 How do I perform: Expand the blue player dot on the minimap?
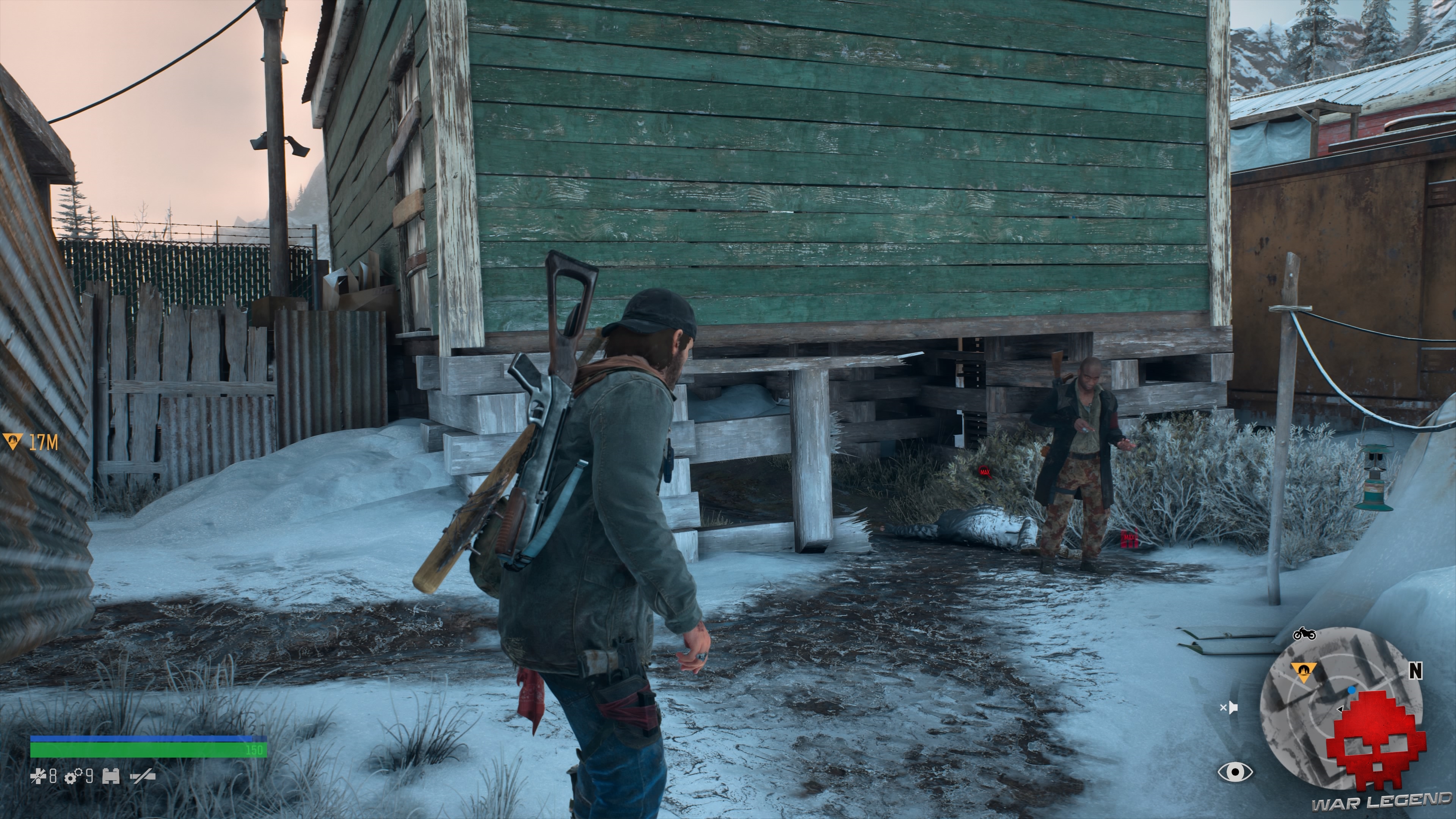(1351, 691)
